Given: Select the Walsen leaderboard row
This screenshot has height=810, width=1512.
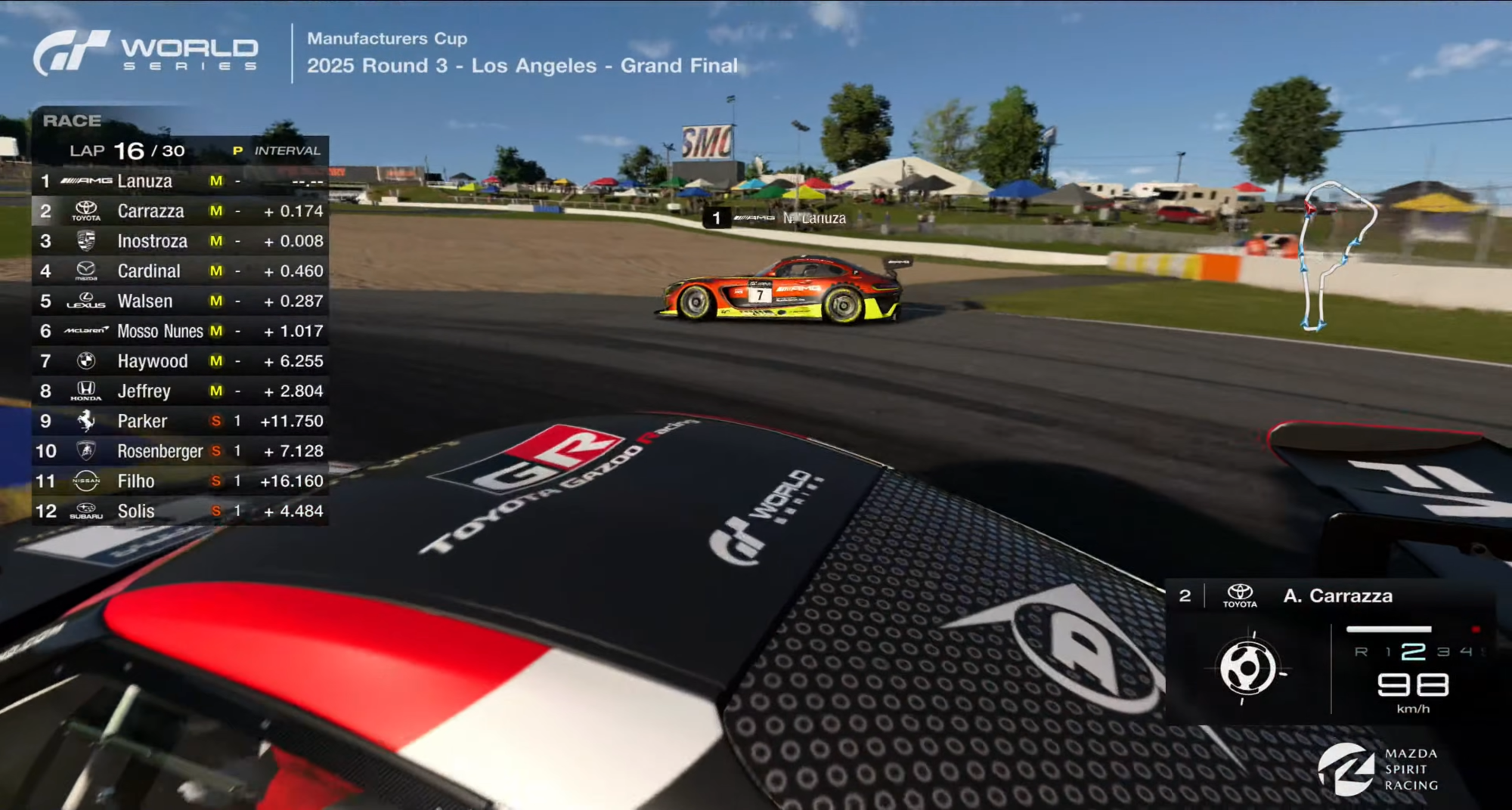Looking at the screenshot, I should click(x=180, y=301).
